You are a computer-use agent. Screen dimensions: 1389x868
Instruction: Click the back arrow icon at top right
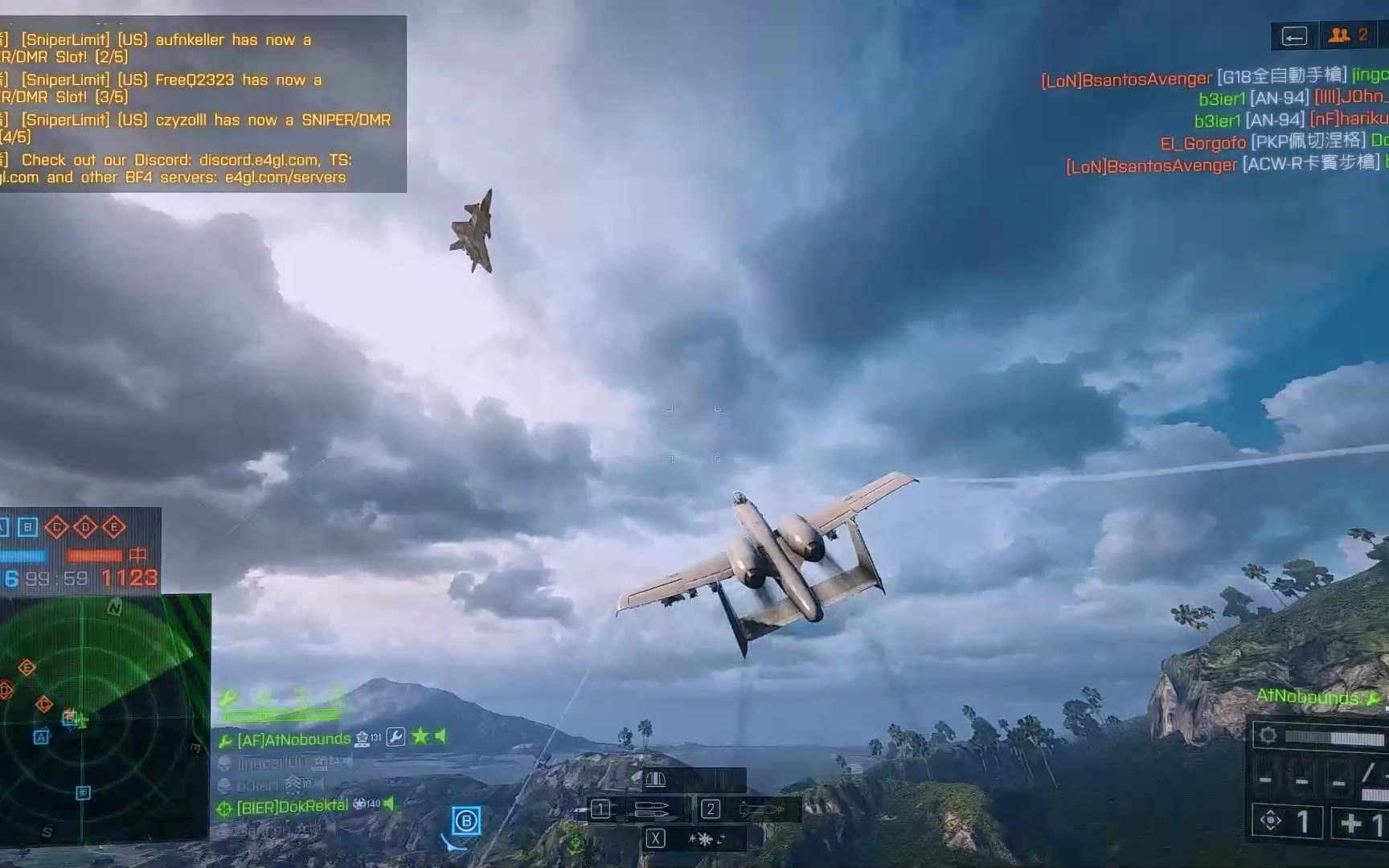(1294, 36)
